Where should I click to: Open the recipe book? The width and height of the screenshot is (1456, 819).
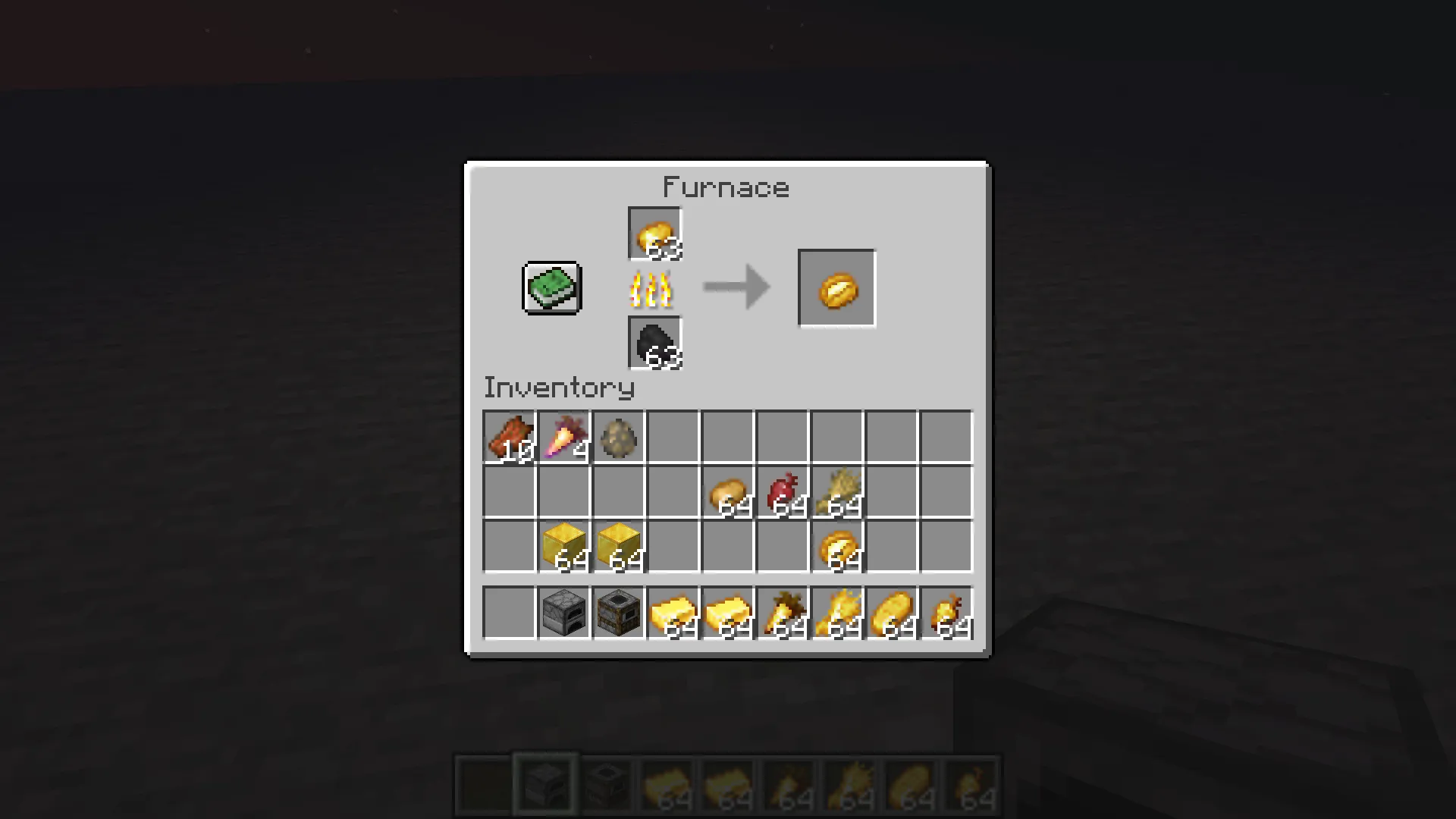[x=551, y=287]
